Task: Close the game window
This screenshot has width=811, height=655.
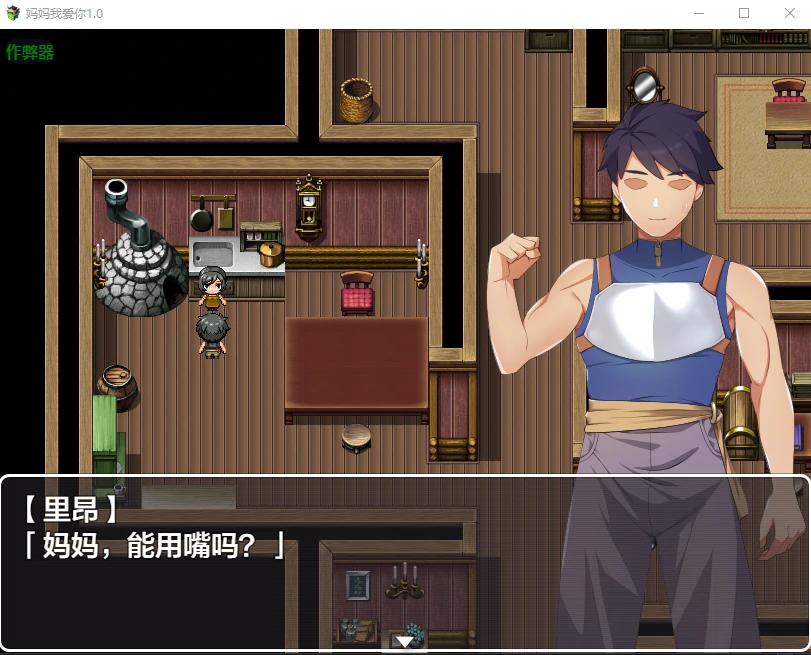Action: [x=789, y=14]
